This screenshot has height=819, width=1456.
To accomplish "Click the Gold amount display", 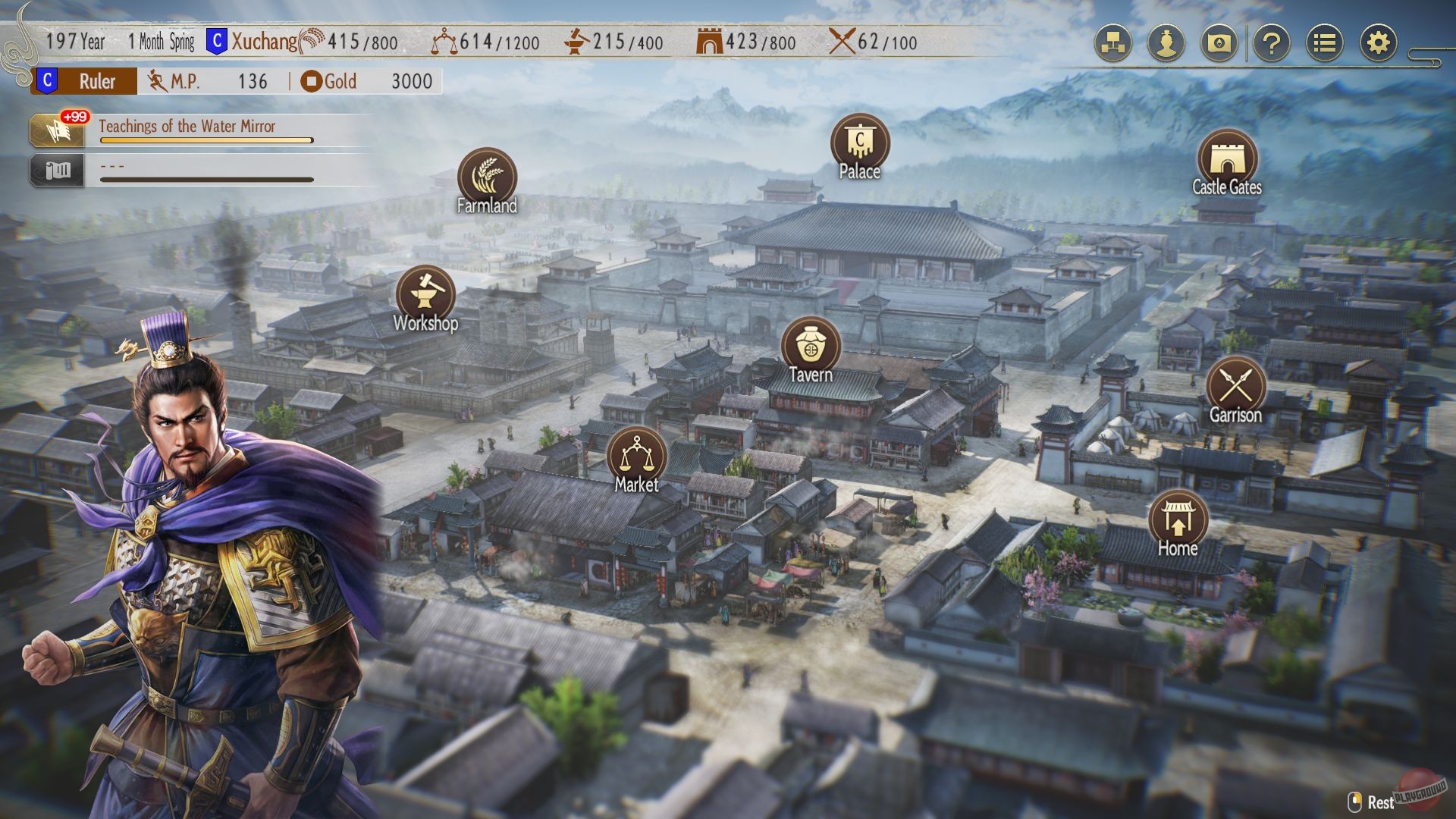I will [x=374, y=81].
